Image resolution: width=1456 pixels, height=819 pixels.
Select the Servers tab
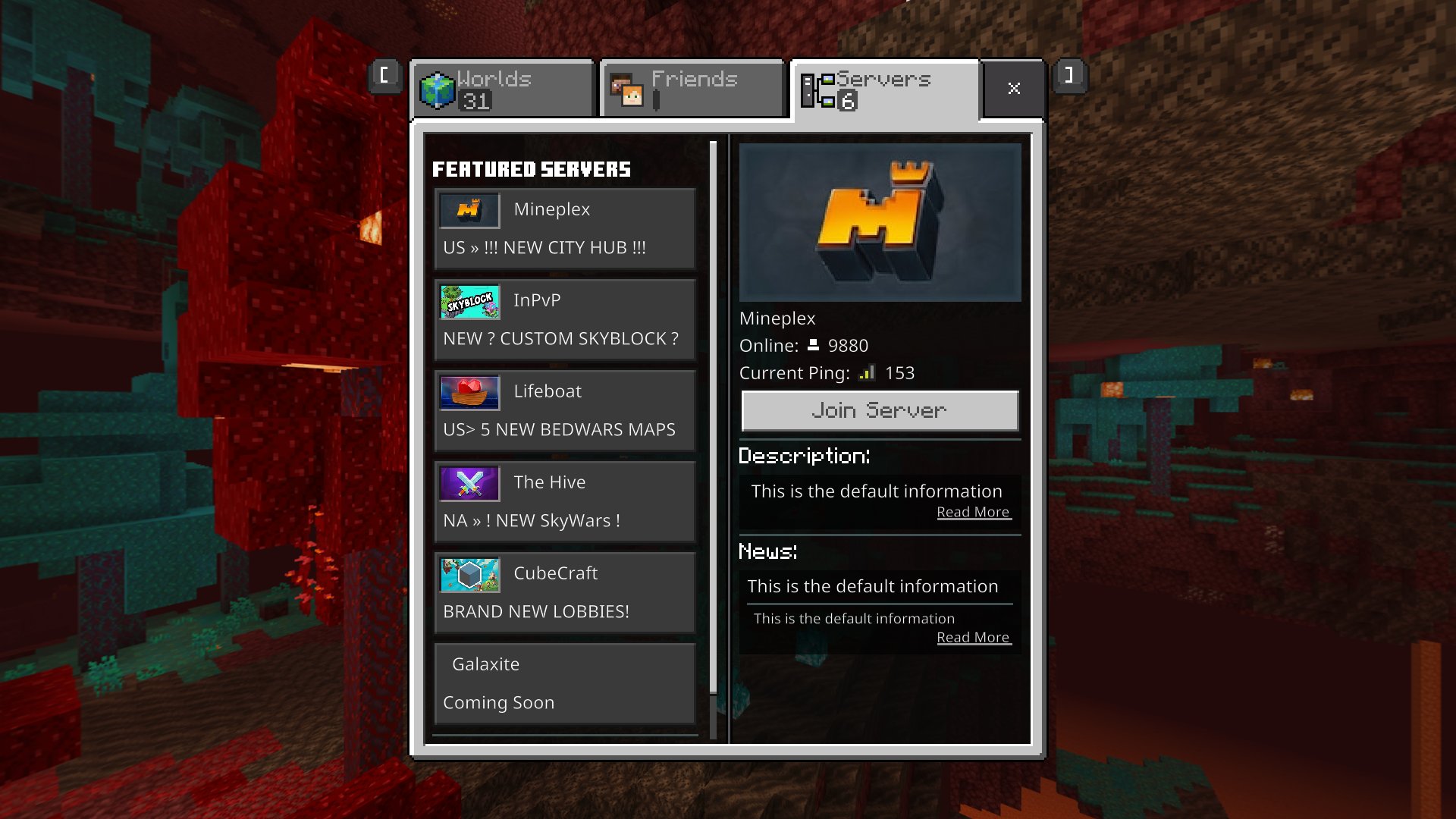[x=883, y=87]
